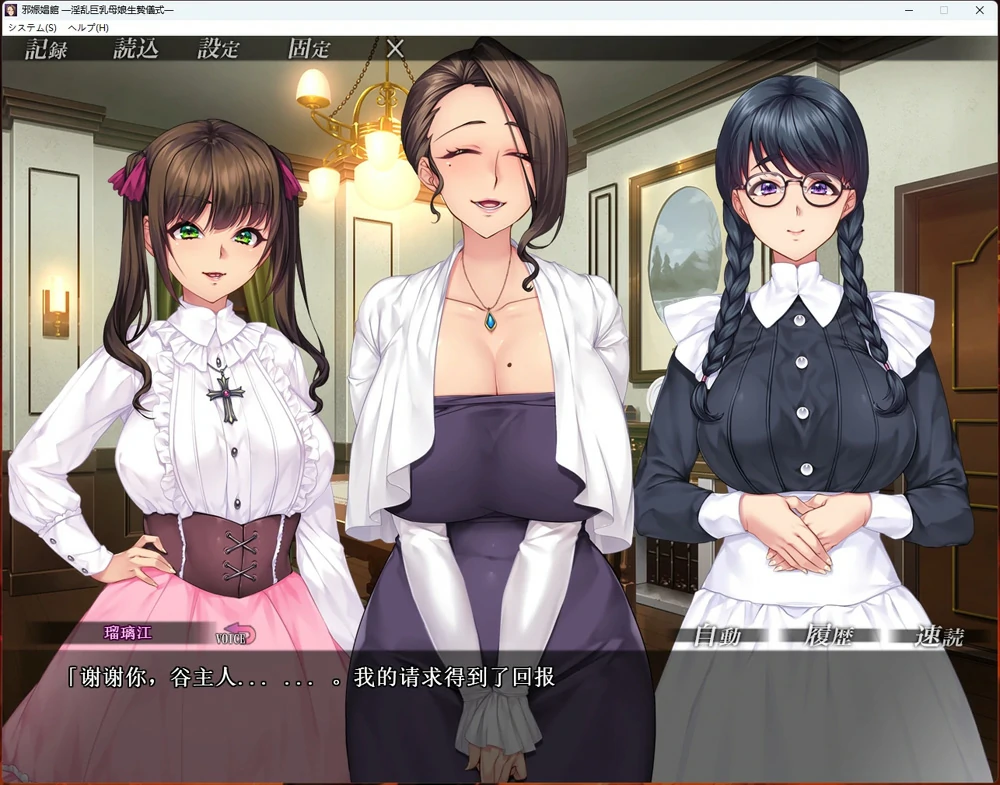Open the 読込 load menu

[x=136, y=49]
